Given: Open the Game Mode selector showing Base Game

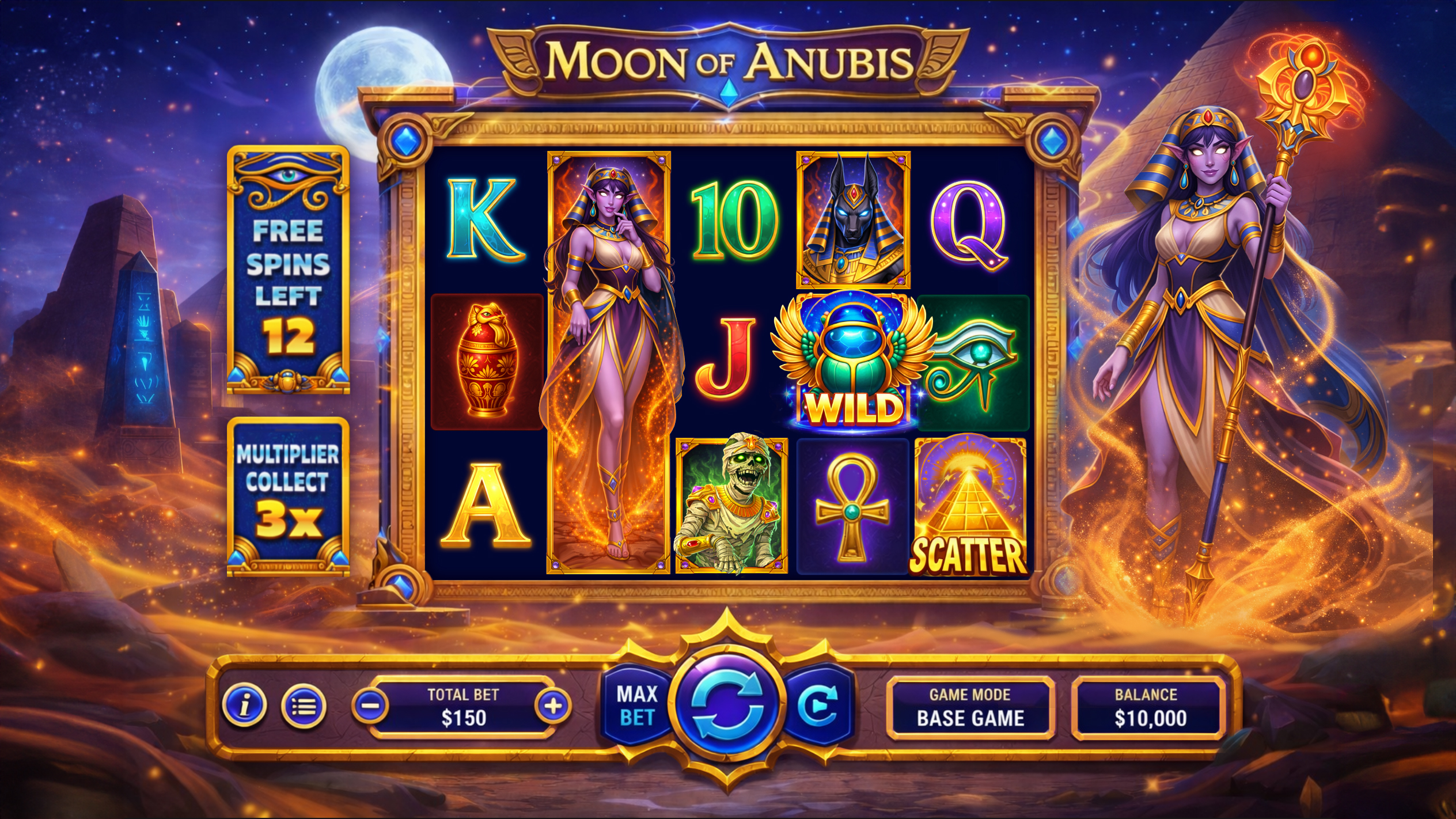Looking at the screenshot, I should click(972, 708).
